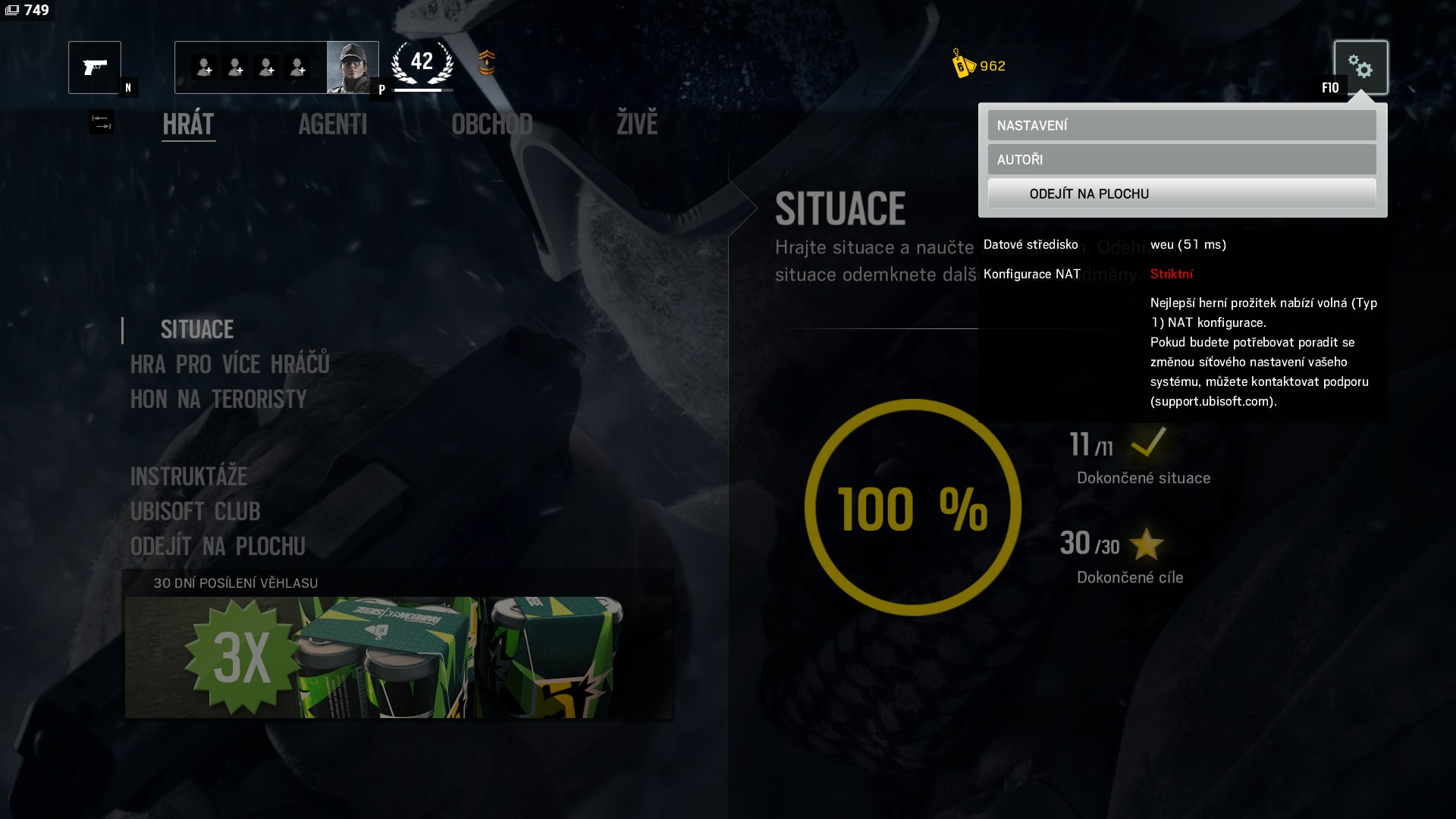
Task: Click the player profile portrait
Action: point(352,67)
